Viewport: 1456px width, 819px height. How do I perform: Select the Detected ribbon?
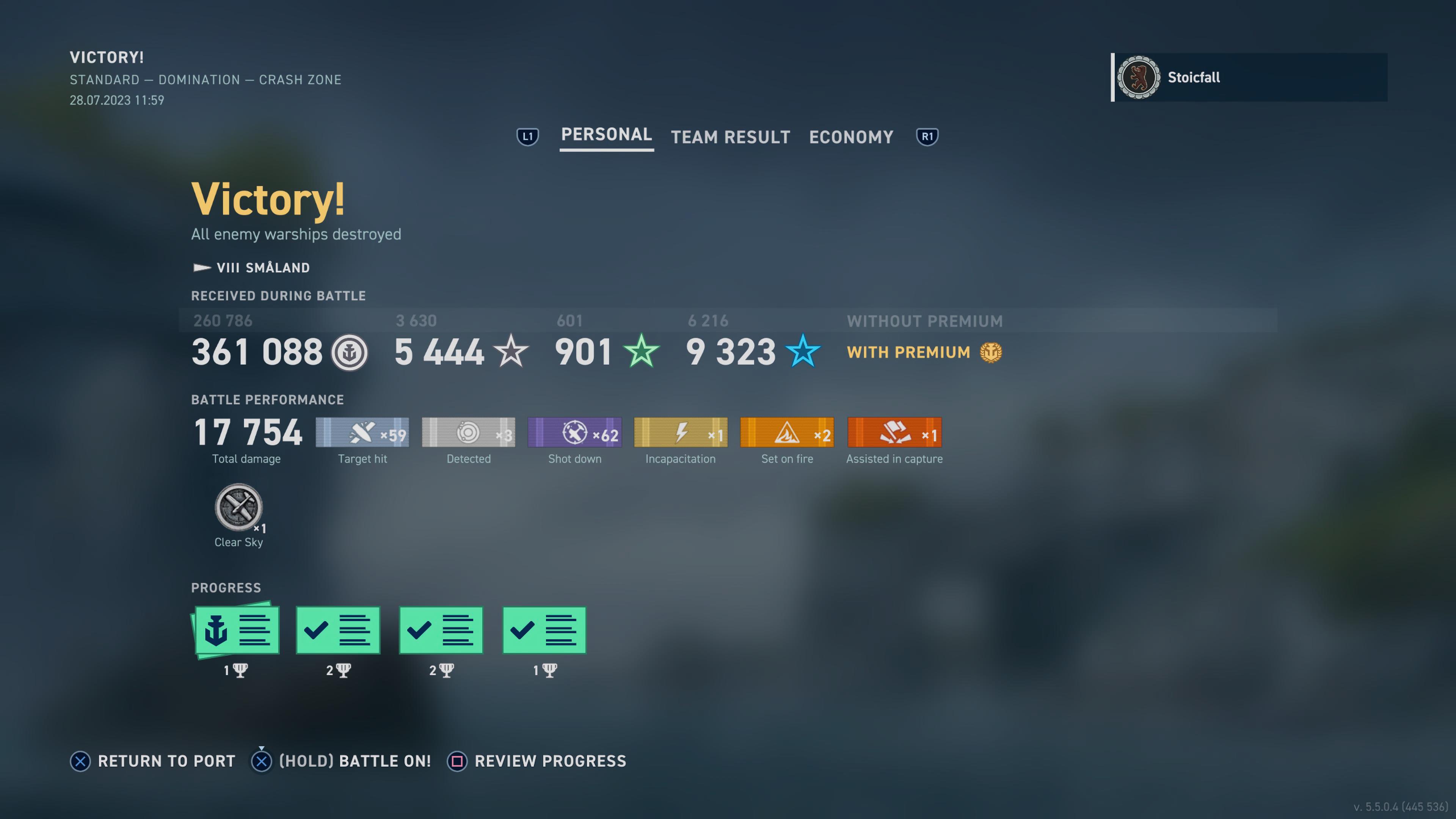[469, 432]
